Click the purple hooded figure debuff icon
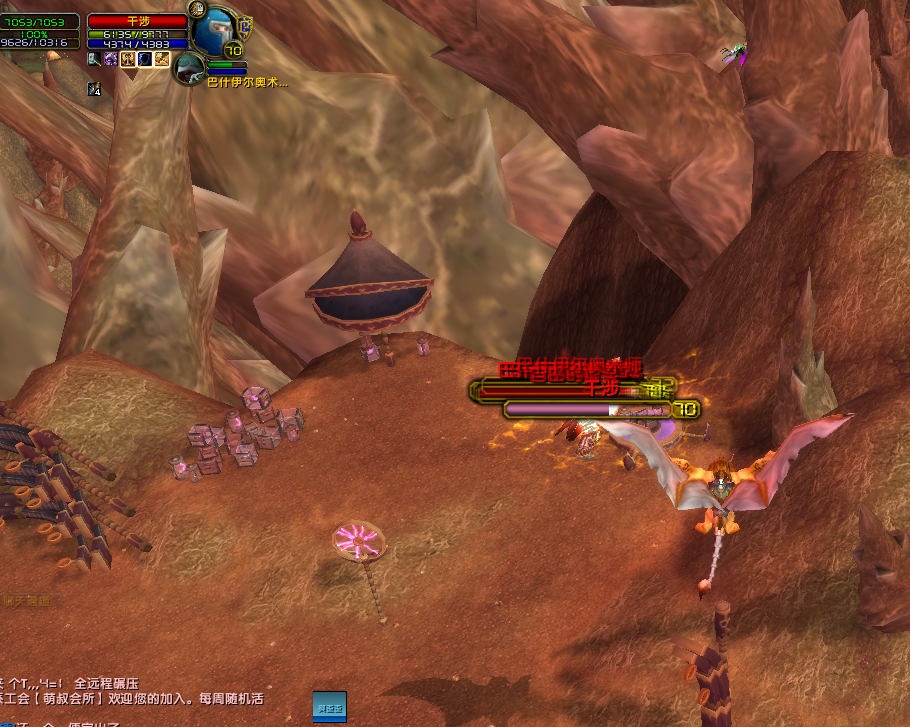The image size is (910, 727). [111, 60]
